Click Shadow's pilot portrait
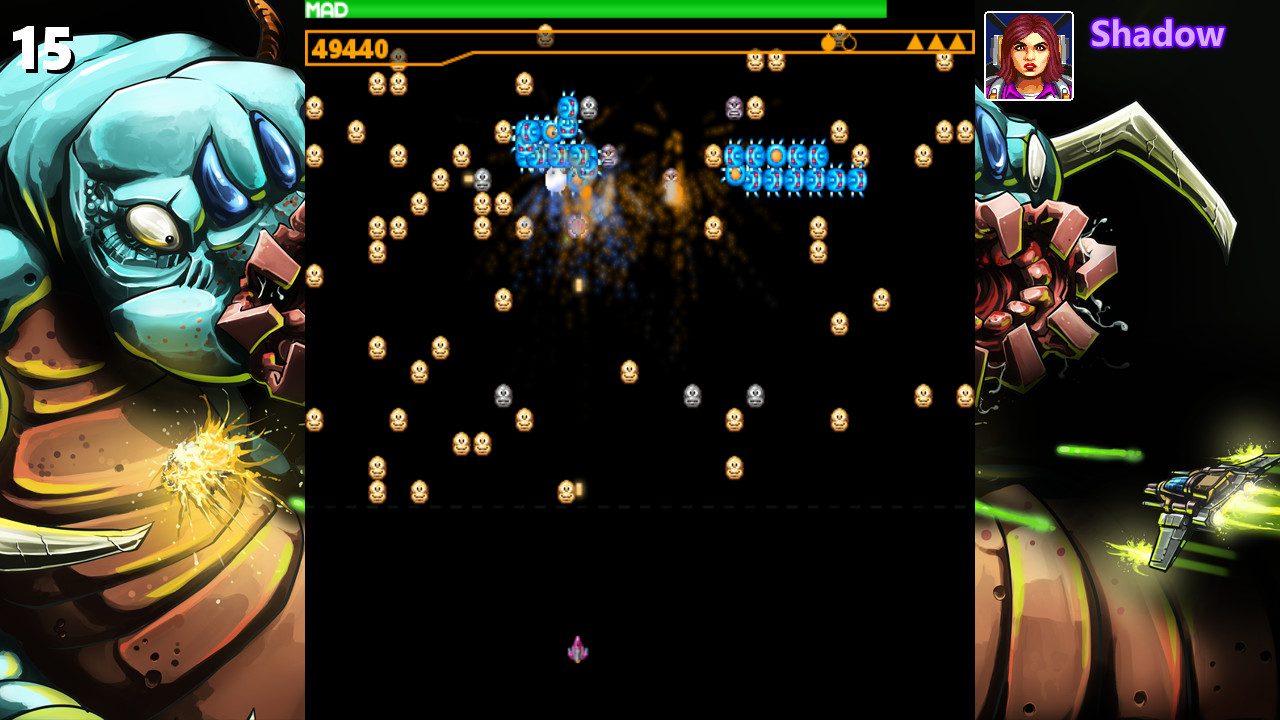The height and width of the screenshot is (720, 1280). [1029, 55]
